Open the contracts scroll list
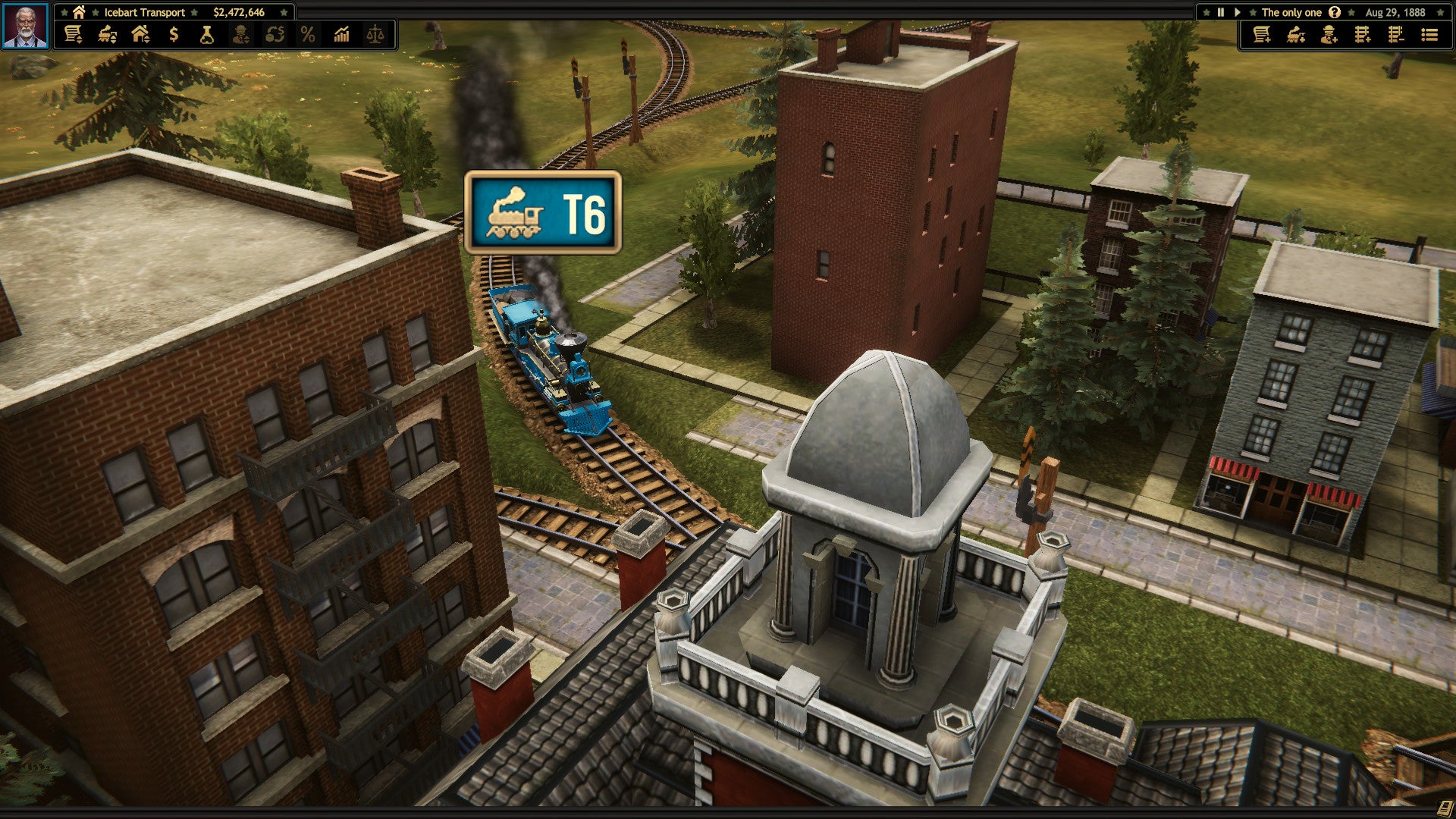 (73, 35)
